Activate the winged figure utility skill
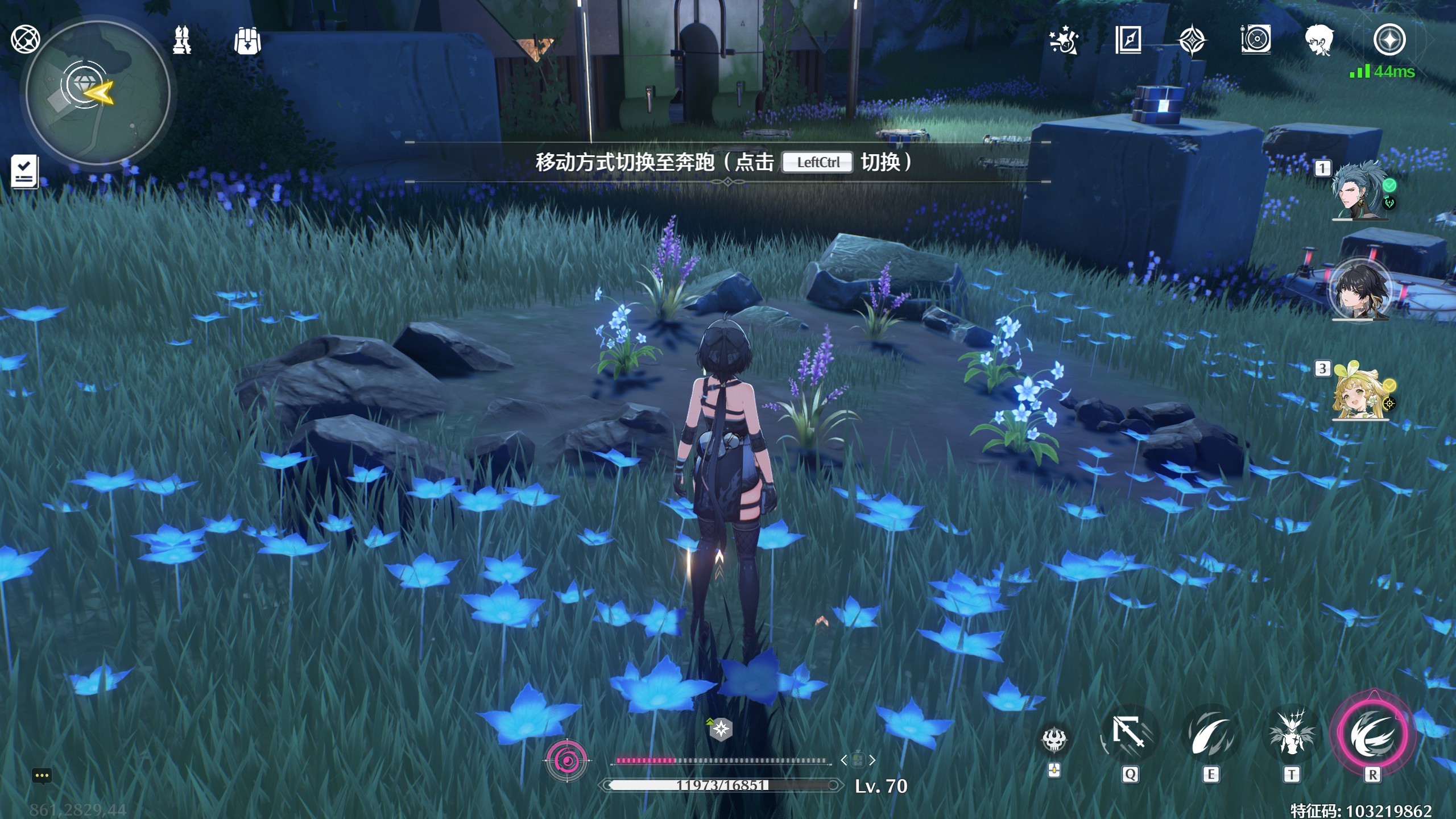The width and height of the screenshot is (1456, 819). pyautogui.click(x=1291, y=735)
